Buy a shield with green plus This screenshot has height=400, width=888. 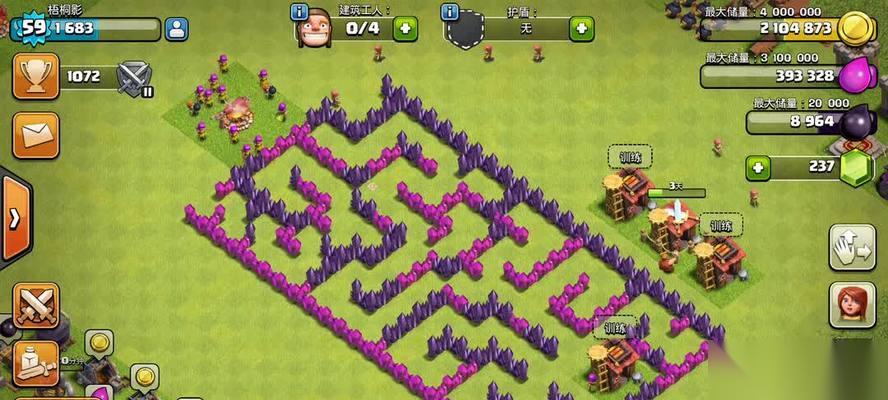point(581,29)
